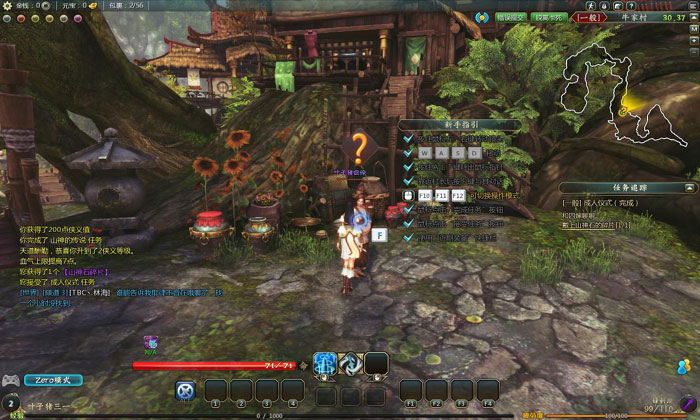Click the crossed blades skill slot
700x420 pixels.
(x=185, y=390)
